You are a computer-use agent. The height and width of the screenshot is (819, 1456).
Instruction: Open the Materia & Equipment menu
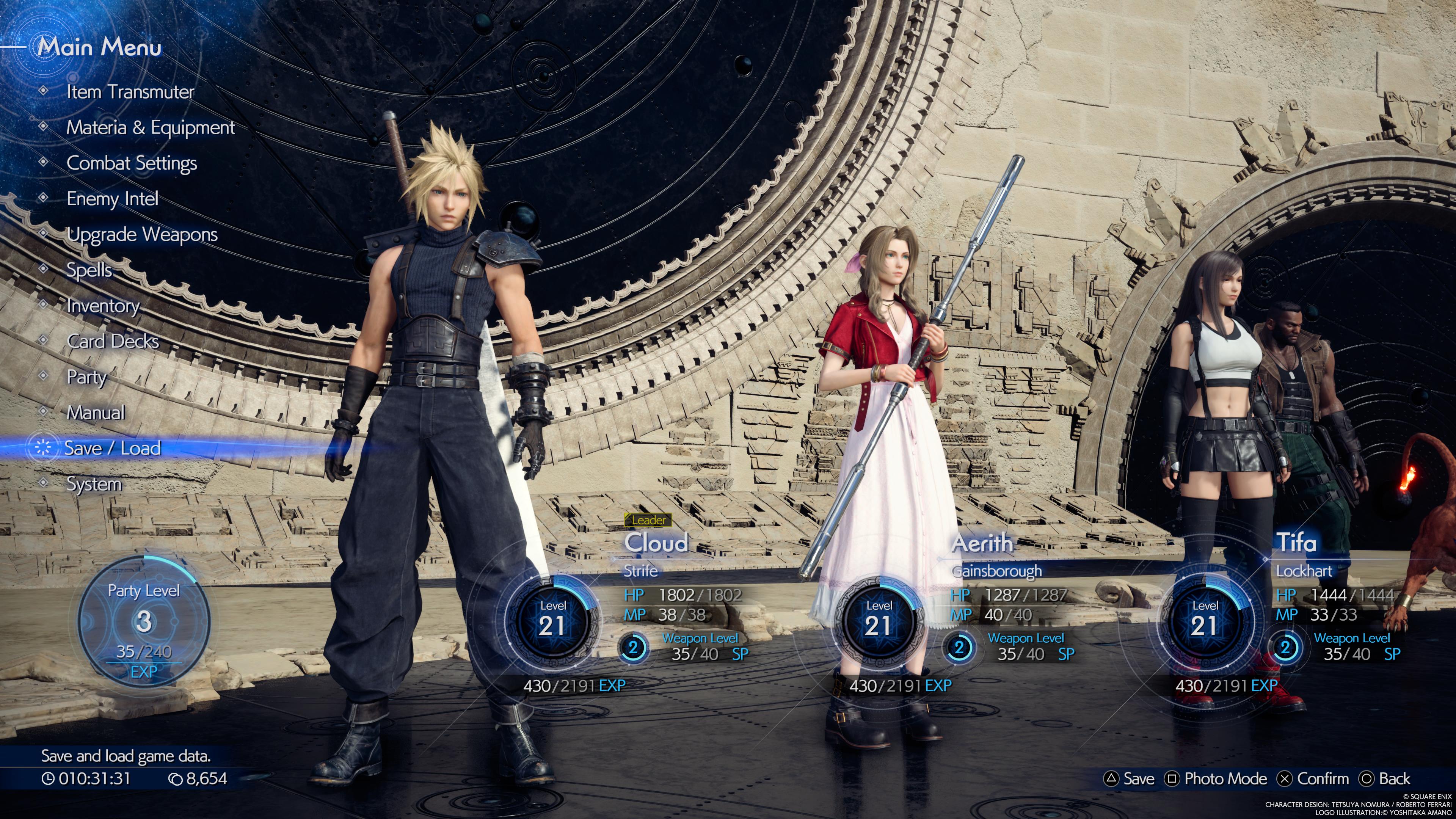pos(151,128)
